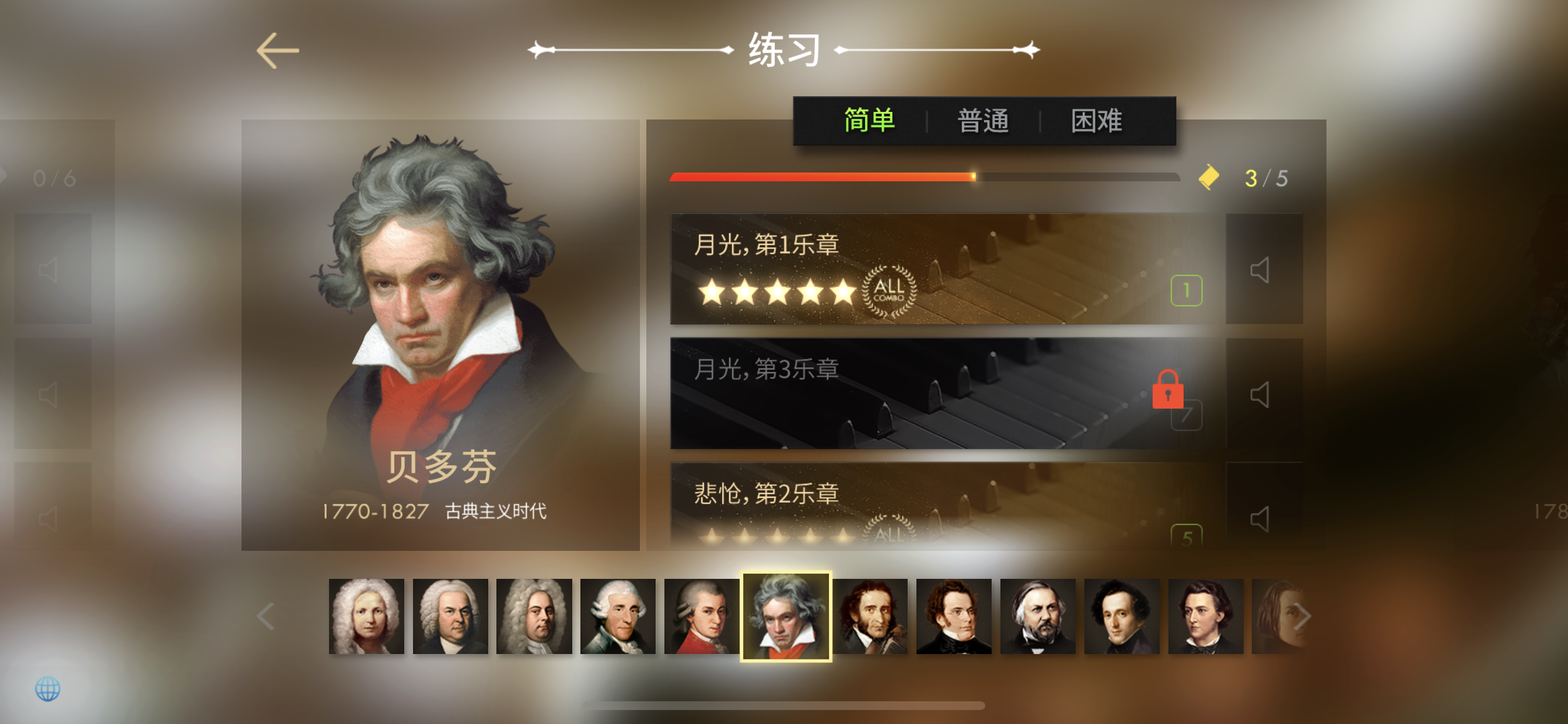Select the Beethoven portrait in the carousel
The width and height of the screenshot is (1568, 724).
(785, 616)
